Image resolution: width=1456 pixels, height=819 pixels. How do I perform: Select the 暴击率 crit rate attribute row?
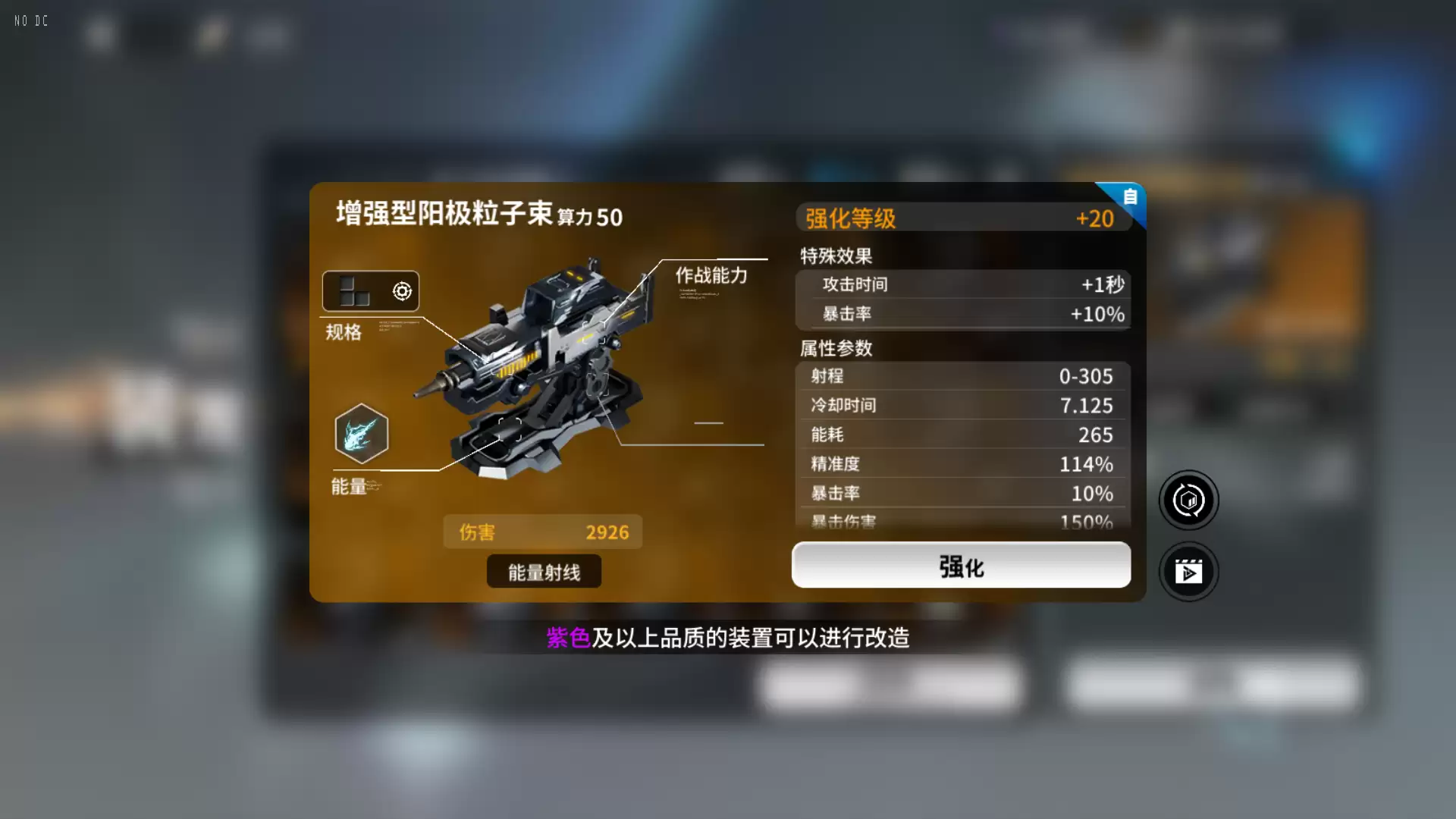coord(961,493)
